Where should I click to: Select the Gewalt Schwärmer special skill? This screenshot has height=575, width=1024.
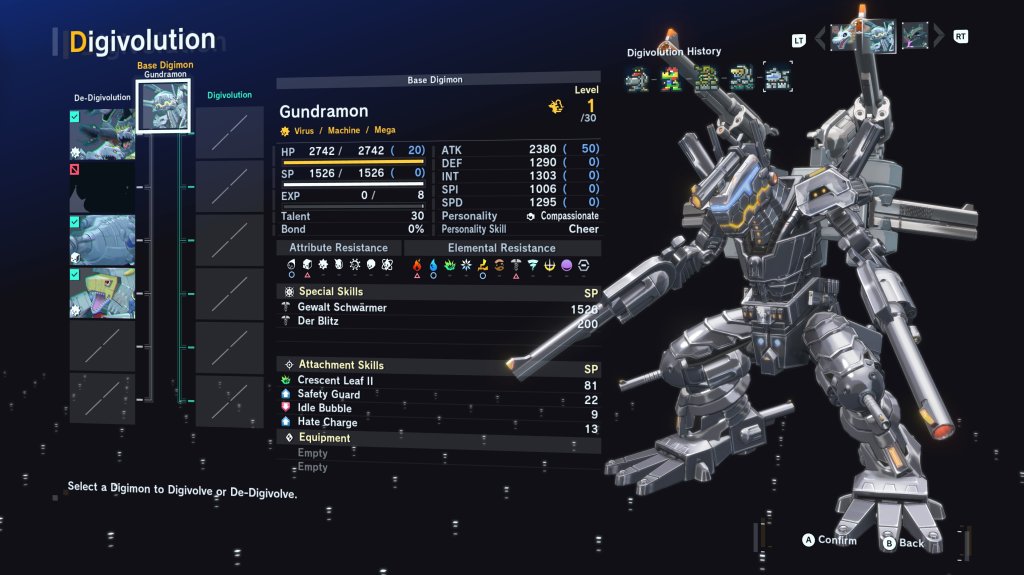[x=342, y=308]
